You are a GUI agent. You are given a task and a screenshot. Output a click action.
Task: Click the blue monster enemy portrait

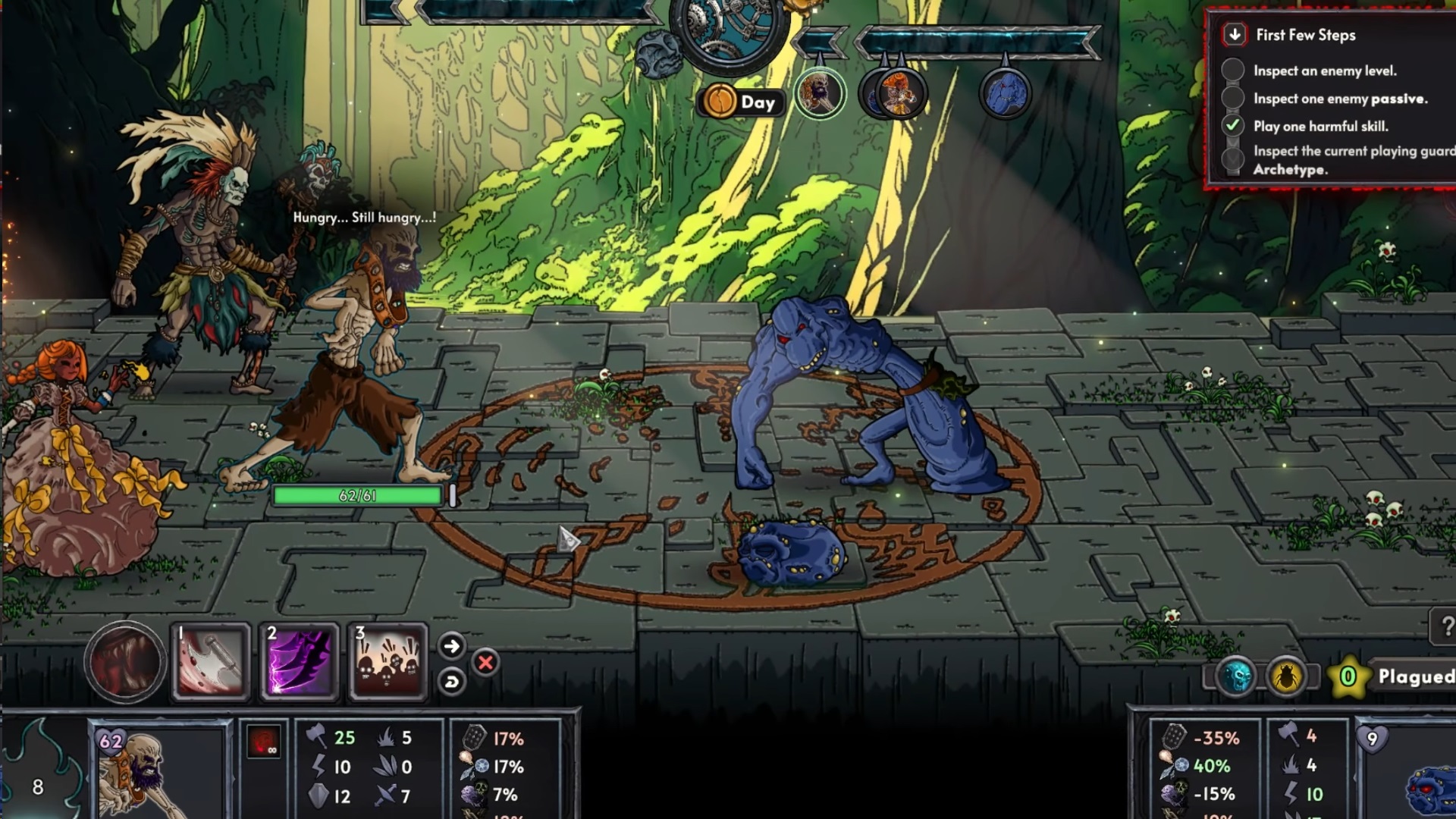coord(1429,789)
